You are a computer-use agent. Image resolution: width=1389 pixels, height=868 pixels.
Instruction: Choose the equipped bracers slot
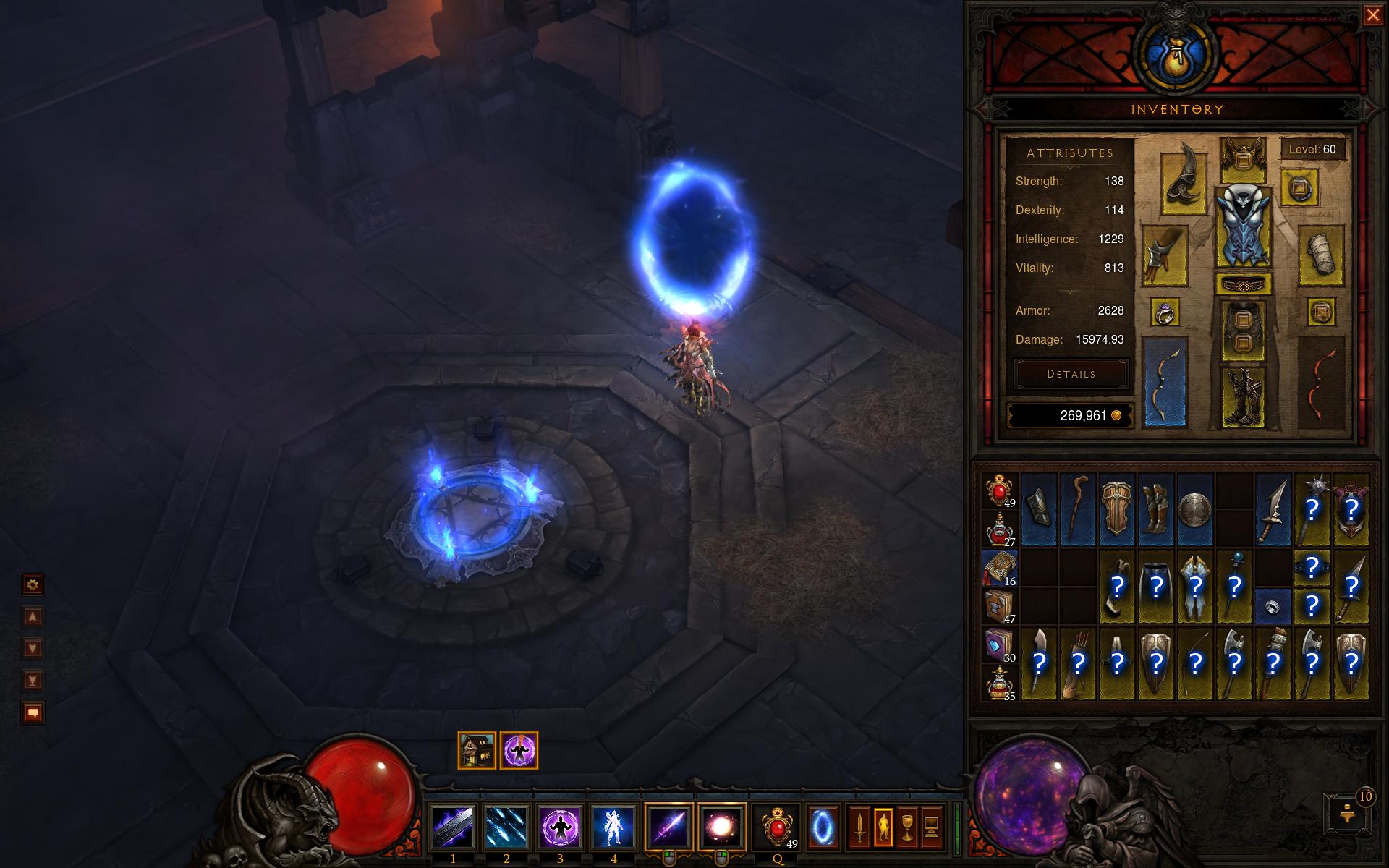(1321, 255)
